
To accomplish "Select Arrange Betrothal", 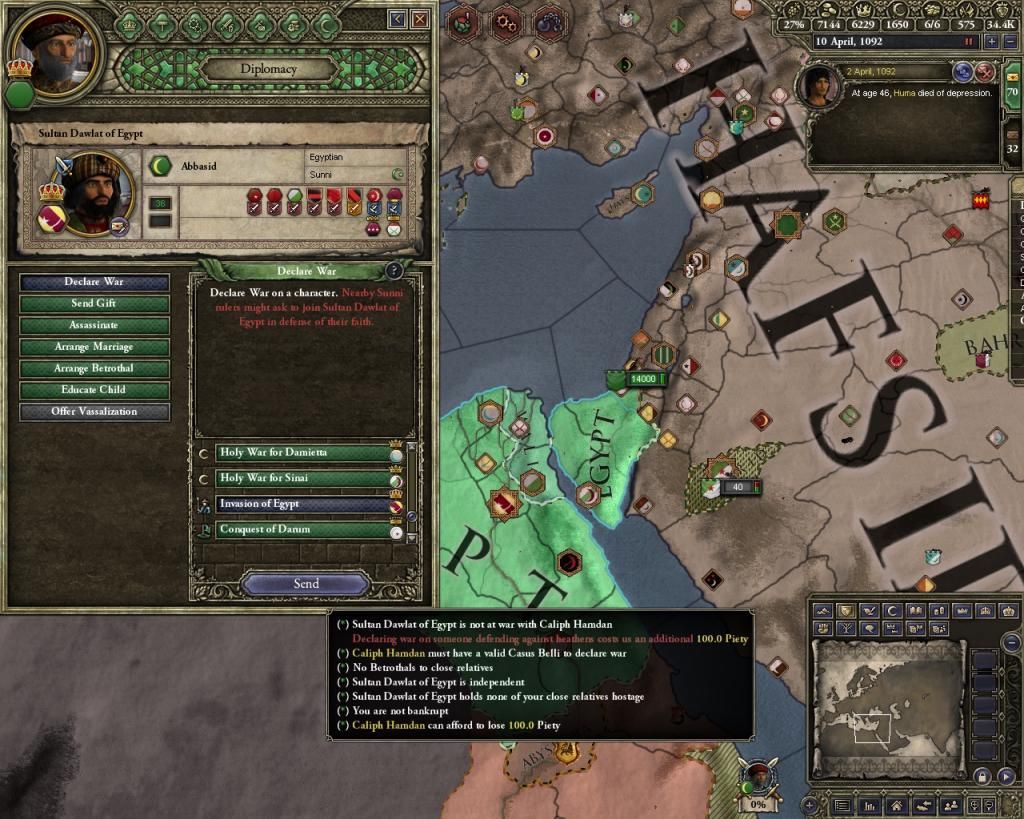I will (94, 368).
